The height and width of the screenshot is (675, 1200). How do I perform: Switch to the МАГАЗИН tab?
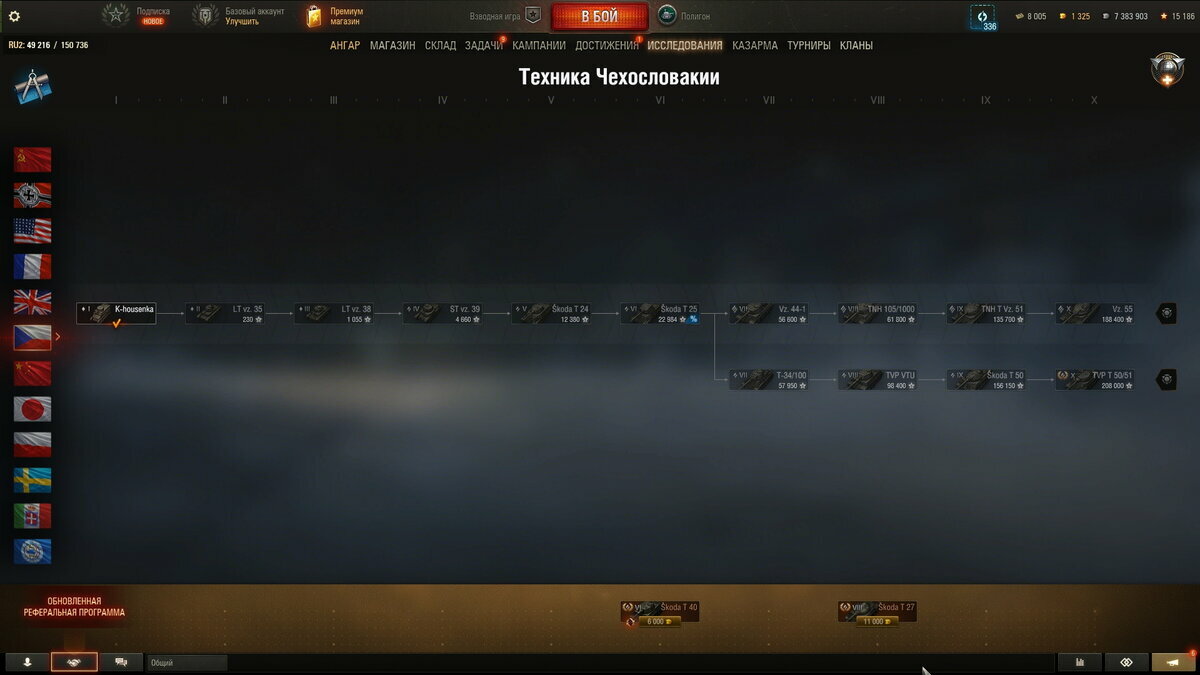[x=392, y=45]
